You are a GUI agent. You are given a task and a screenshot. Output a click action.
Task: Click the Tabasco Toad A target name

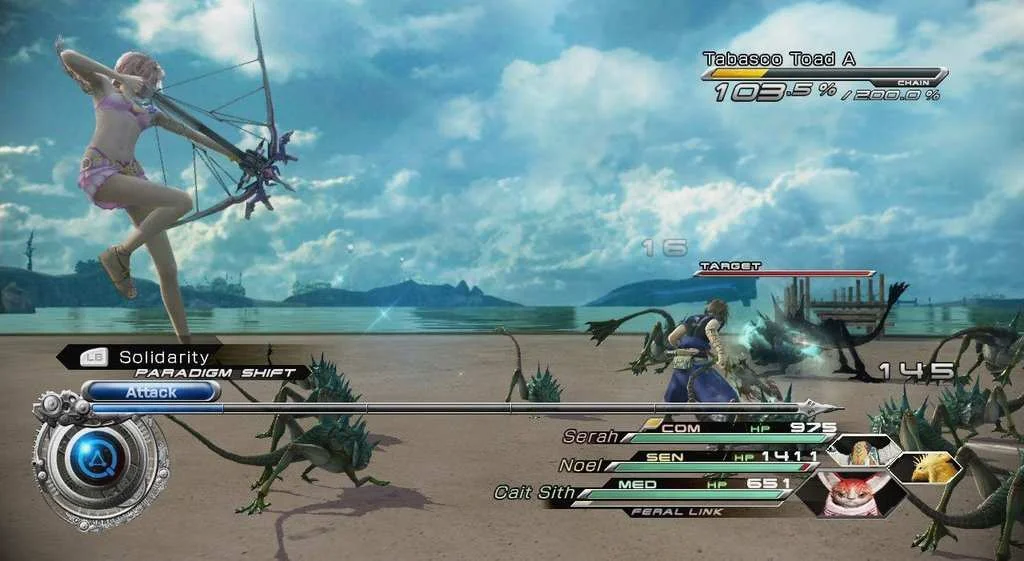click(779, 60)
